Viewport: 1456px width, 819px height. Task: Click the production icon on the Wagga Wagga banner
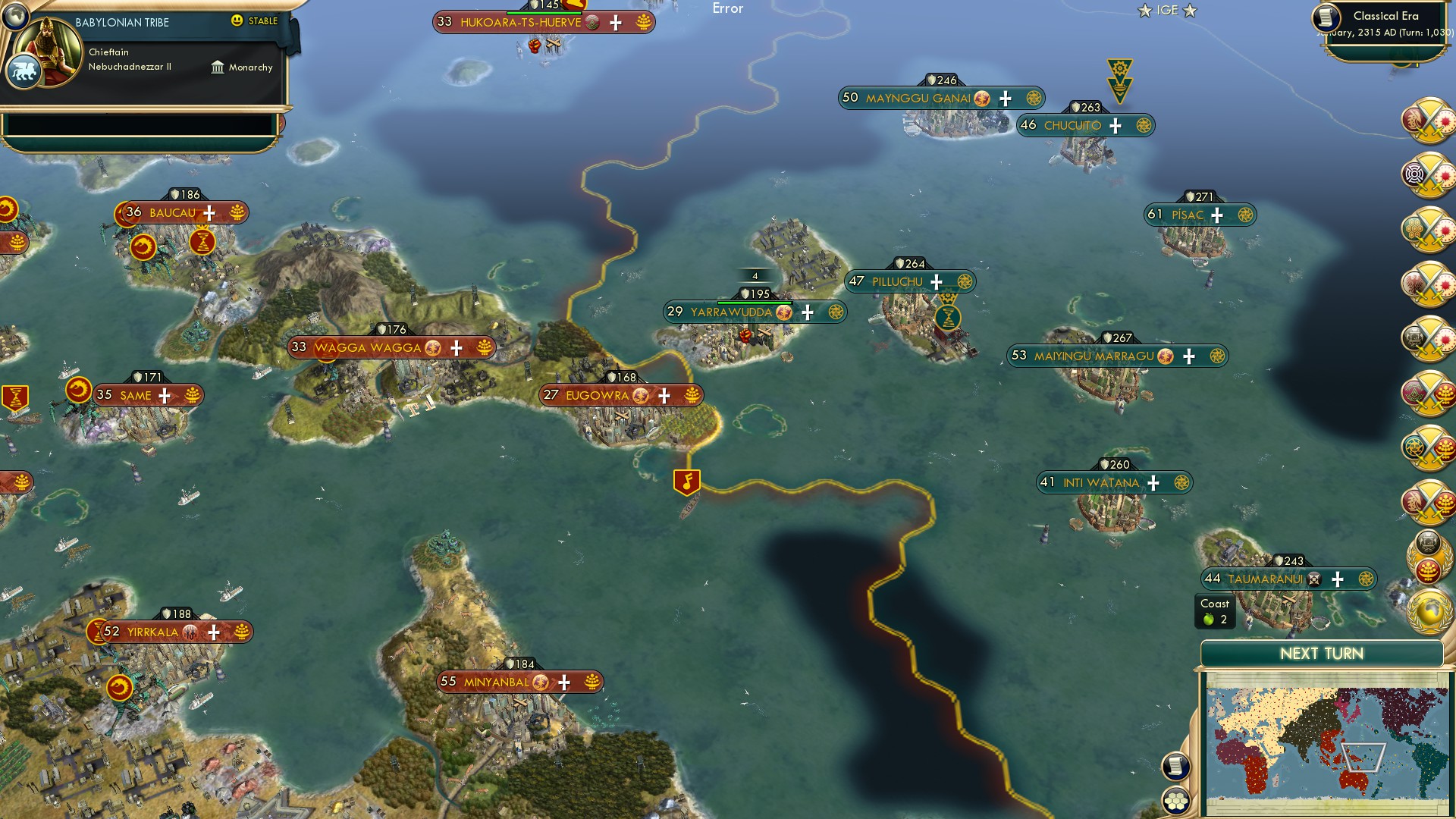click(484, 347)
